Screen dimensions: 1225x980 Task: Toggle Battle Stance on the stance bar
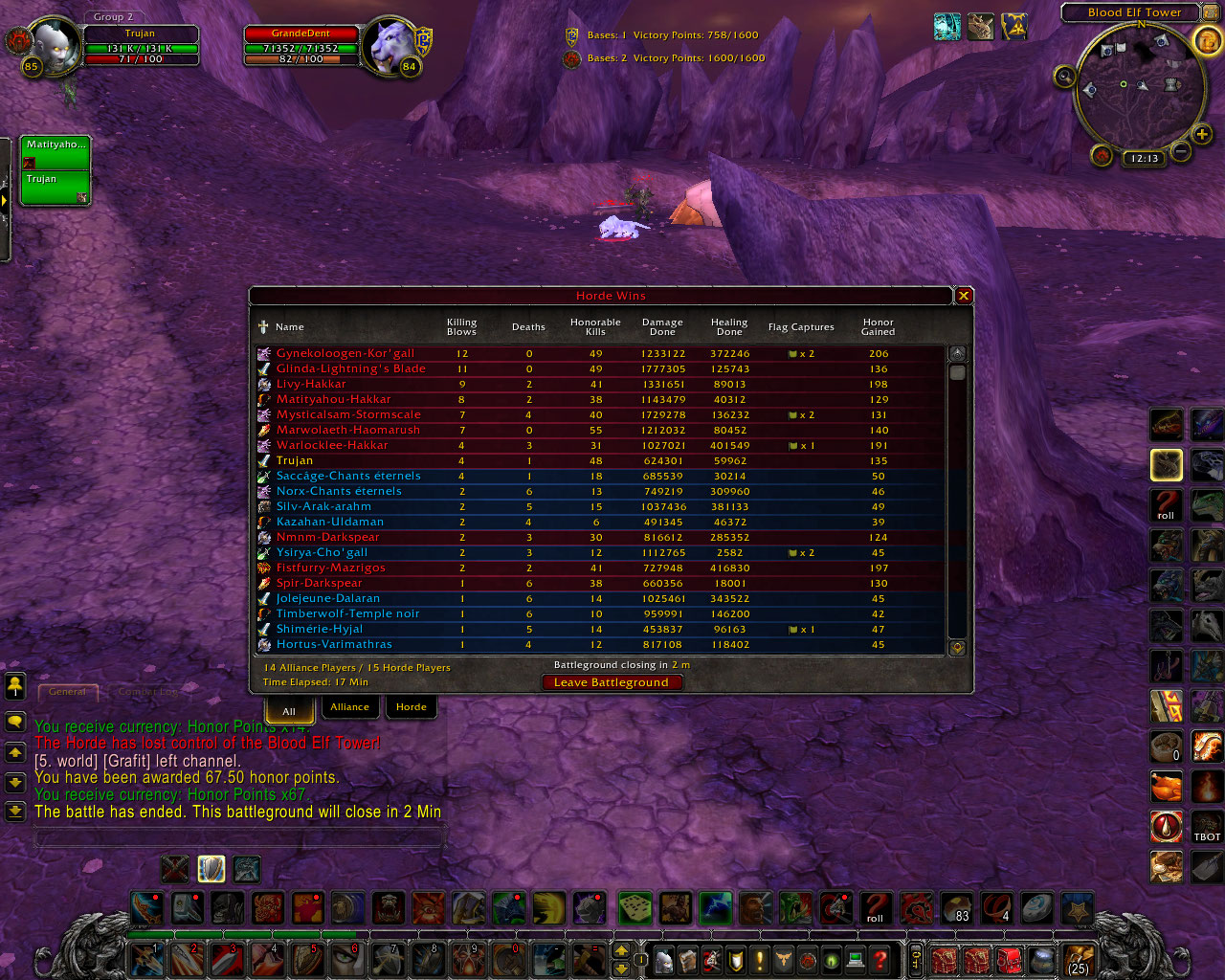point(174,868)
